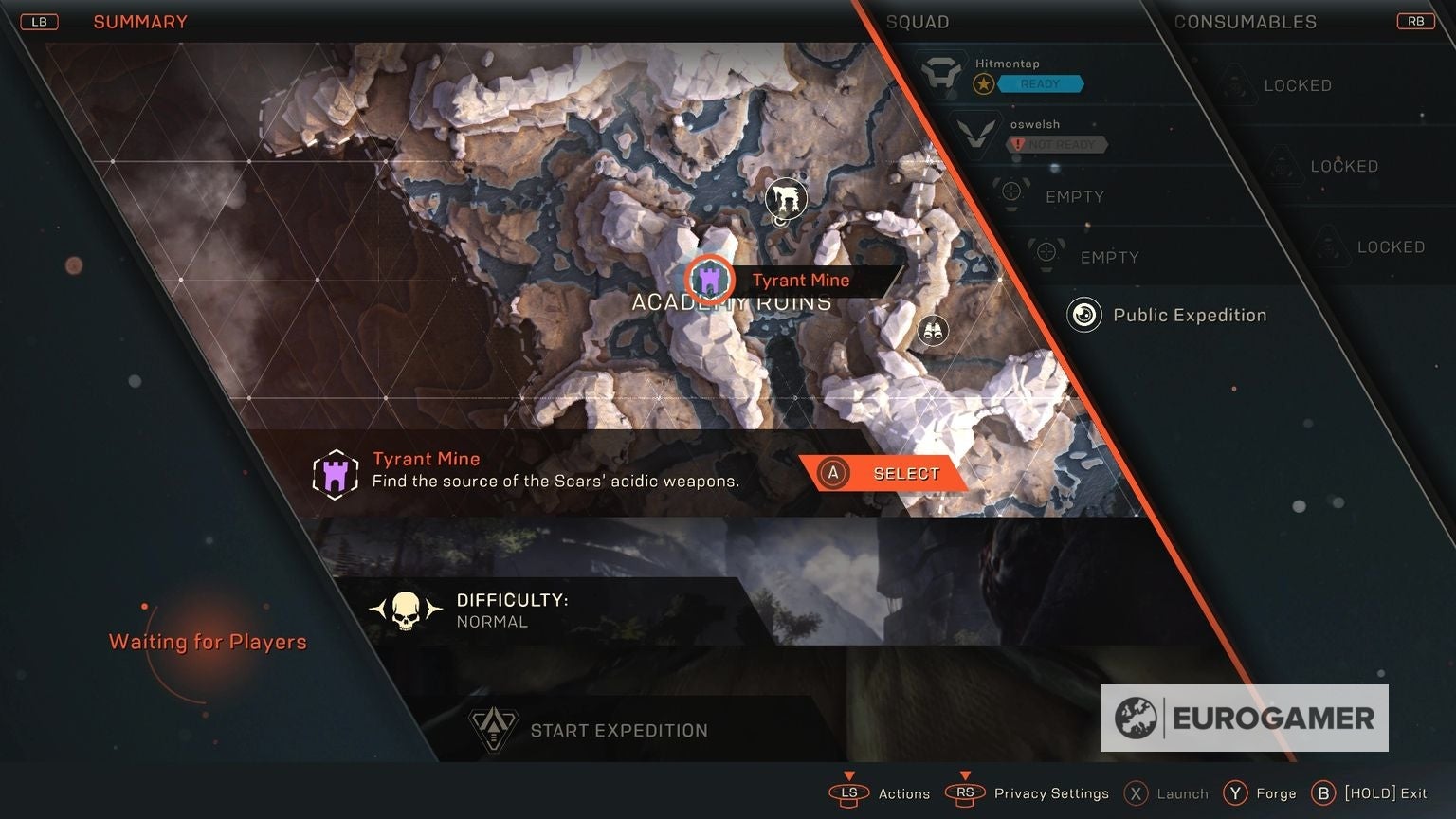Select the first EMPTY squad slot
This screenshot has width=1456, height=819.
(x=1010, y=192)
